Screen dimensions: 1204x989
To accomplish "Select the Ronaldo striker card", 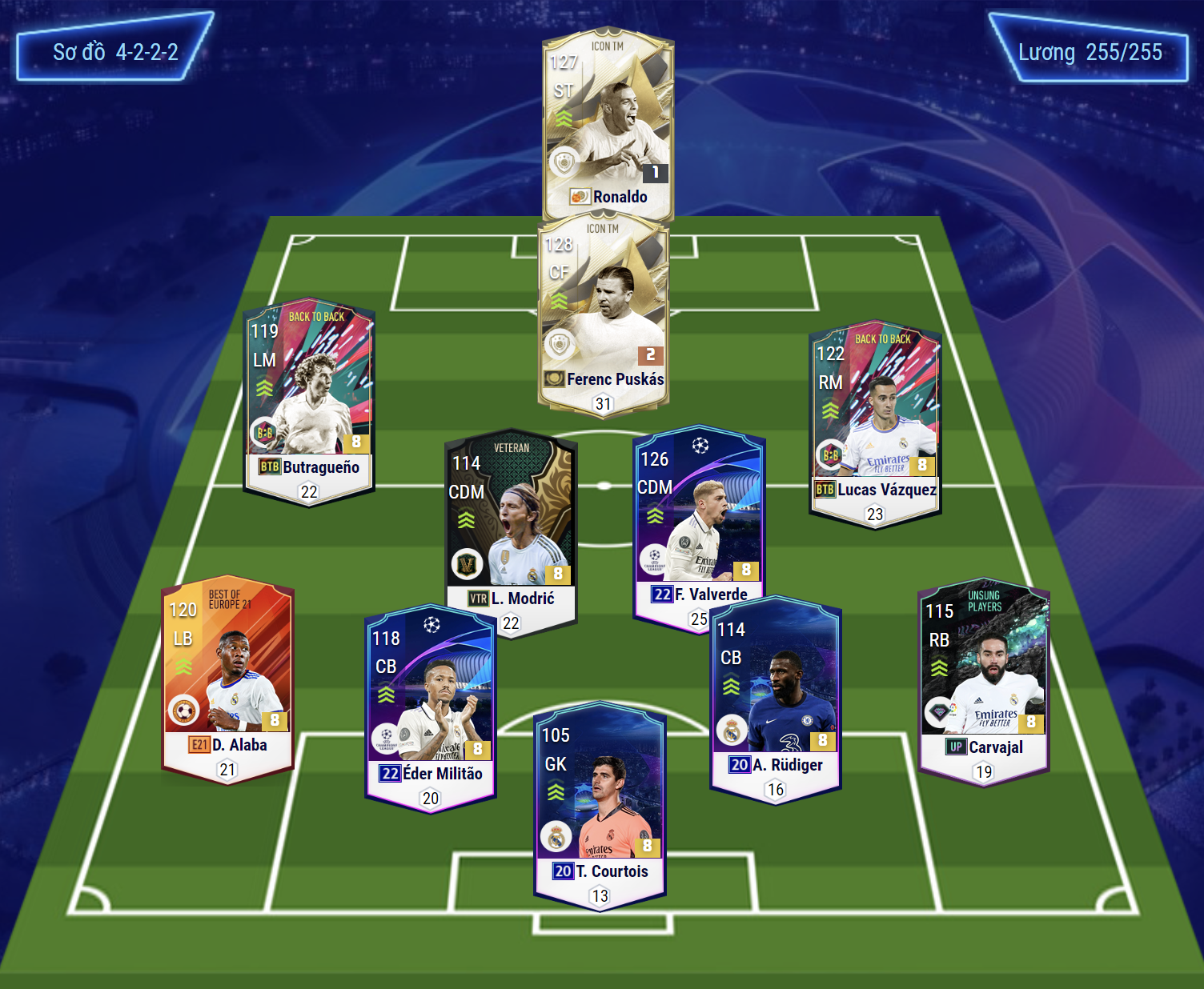I will 608,120.
